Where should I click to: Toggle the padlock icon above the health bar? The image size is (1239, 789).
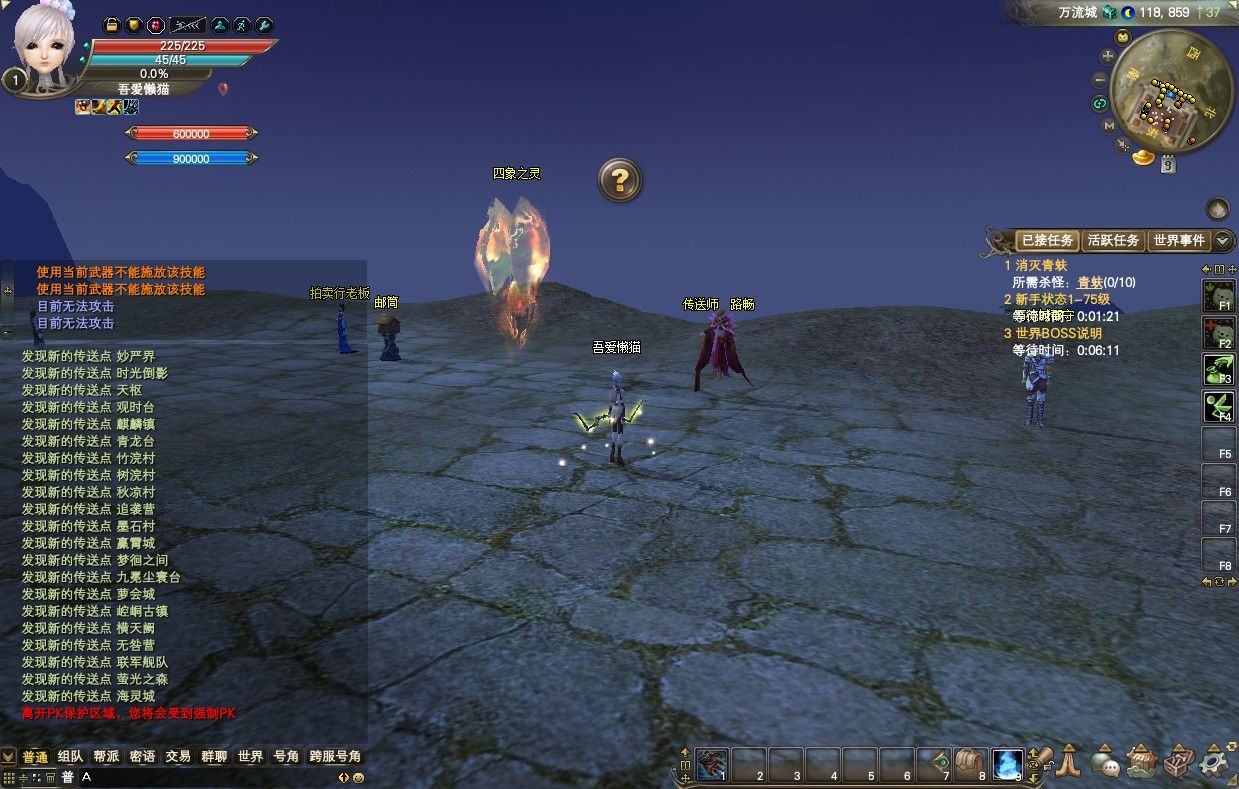pos(112,25)
